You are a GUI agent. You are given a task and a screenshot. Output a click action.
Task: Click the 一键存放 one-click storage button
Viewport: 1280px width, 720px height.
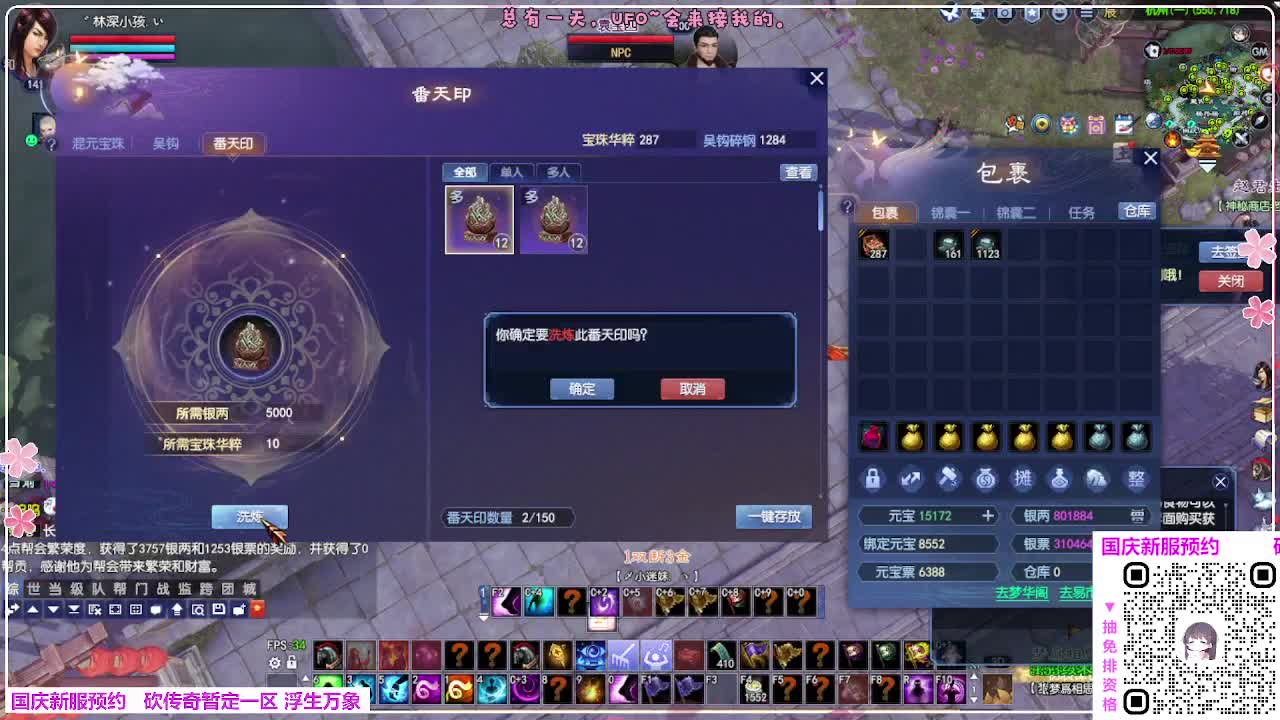774,517
